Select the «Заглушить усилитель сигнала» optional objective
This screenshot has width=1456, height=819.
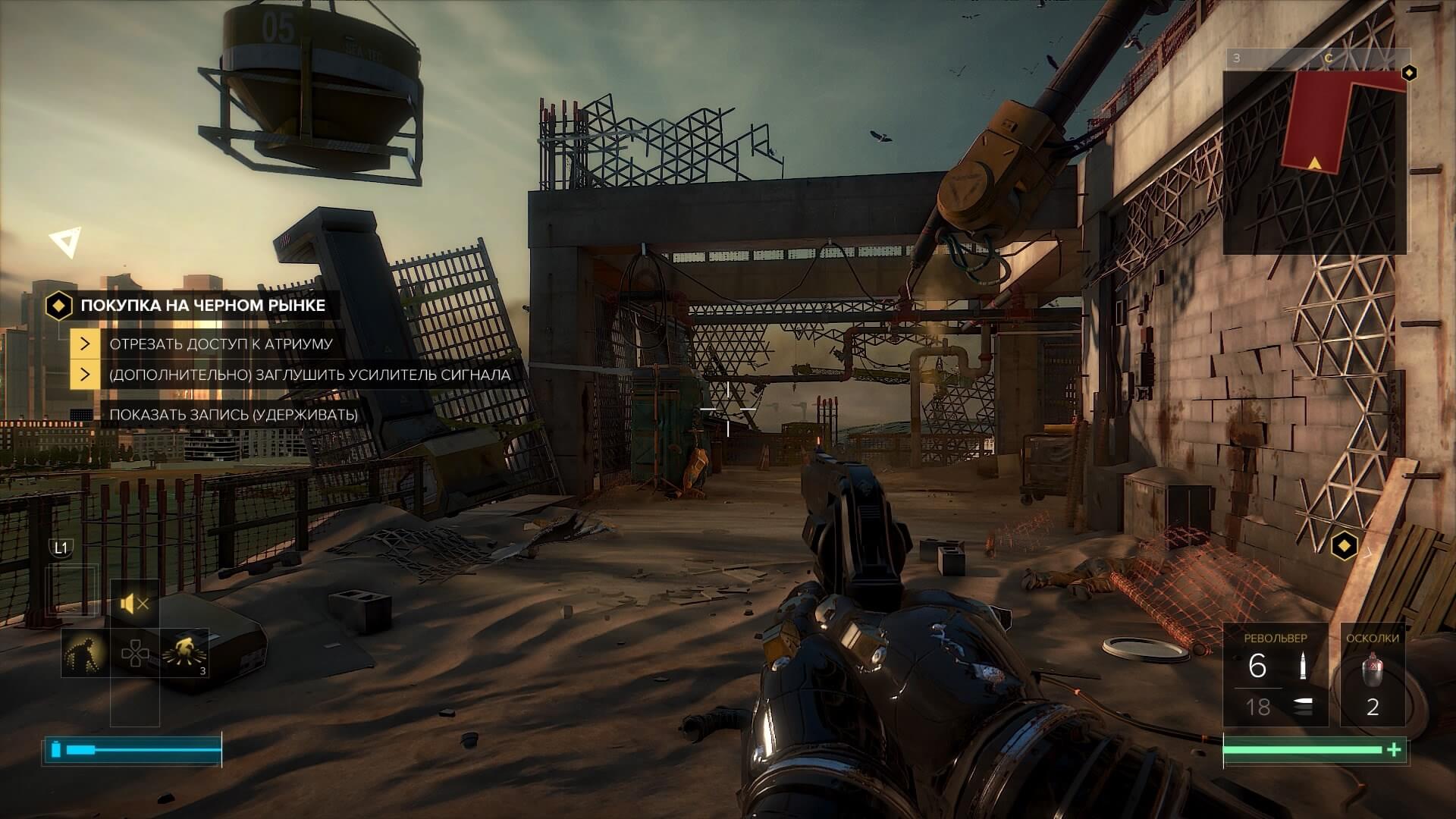309,375
